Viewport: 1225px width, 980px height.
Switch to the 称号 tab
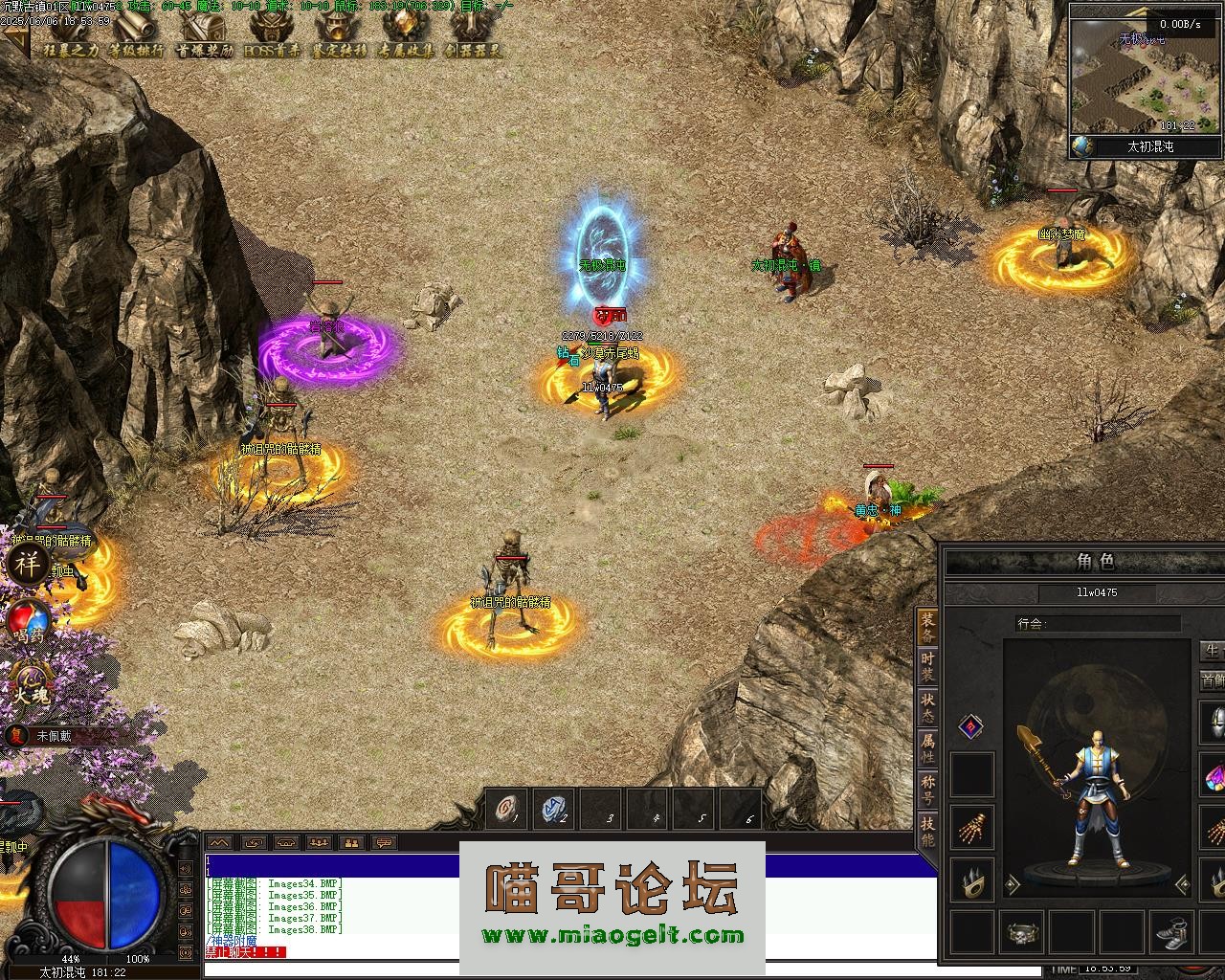click(x=926, y=789)
